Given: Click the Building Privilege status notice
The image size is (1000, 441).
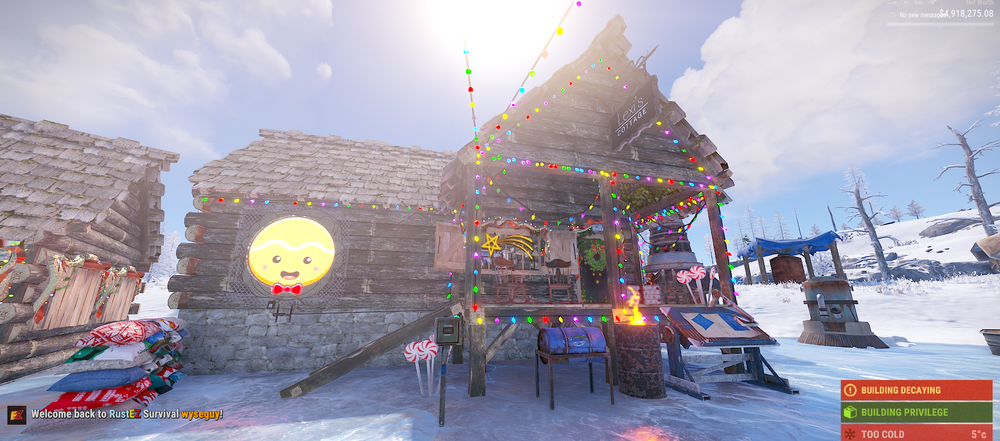Looking at the screenshot, I should 916,412.
